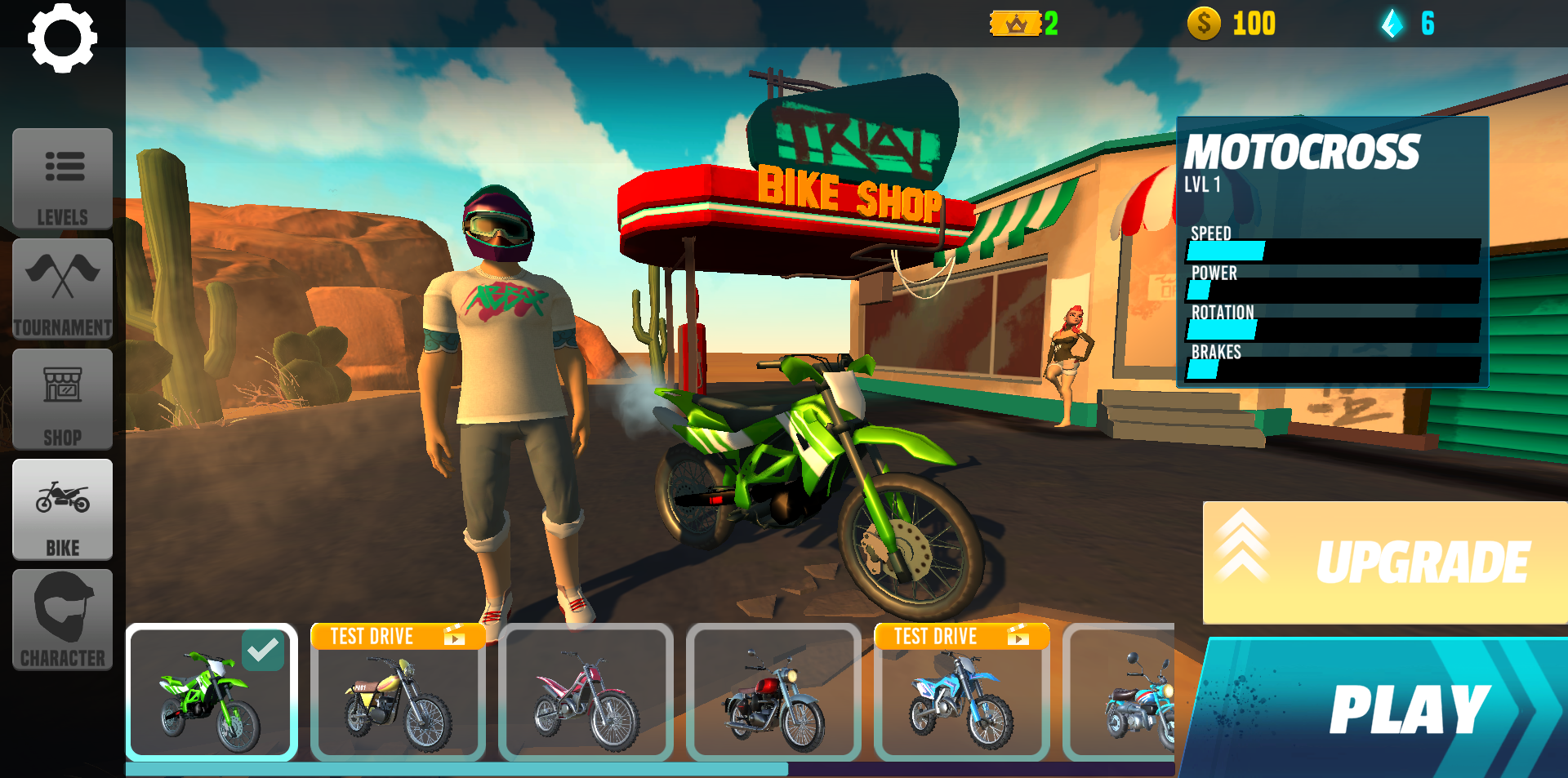The width and height of the screenshot is (1568, 778).
Task: Start a Test Drive on the blue dirt bike
Action: pyautogui.click(x=961, y=636)
